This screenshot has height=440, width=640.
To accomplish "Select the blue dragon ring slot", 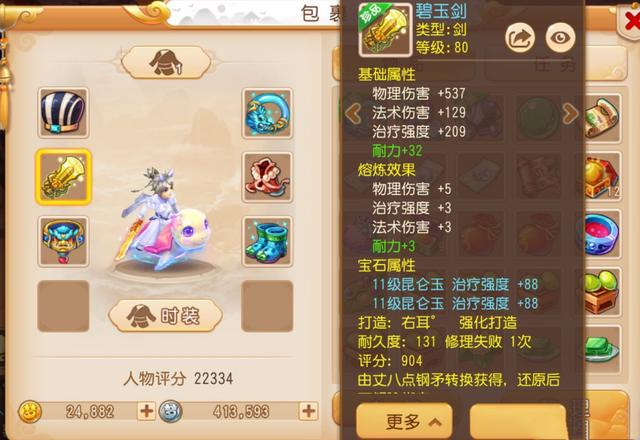I will (x=267, y=113).
